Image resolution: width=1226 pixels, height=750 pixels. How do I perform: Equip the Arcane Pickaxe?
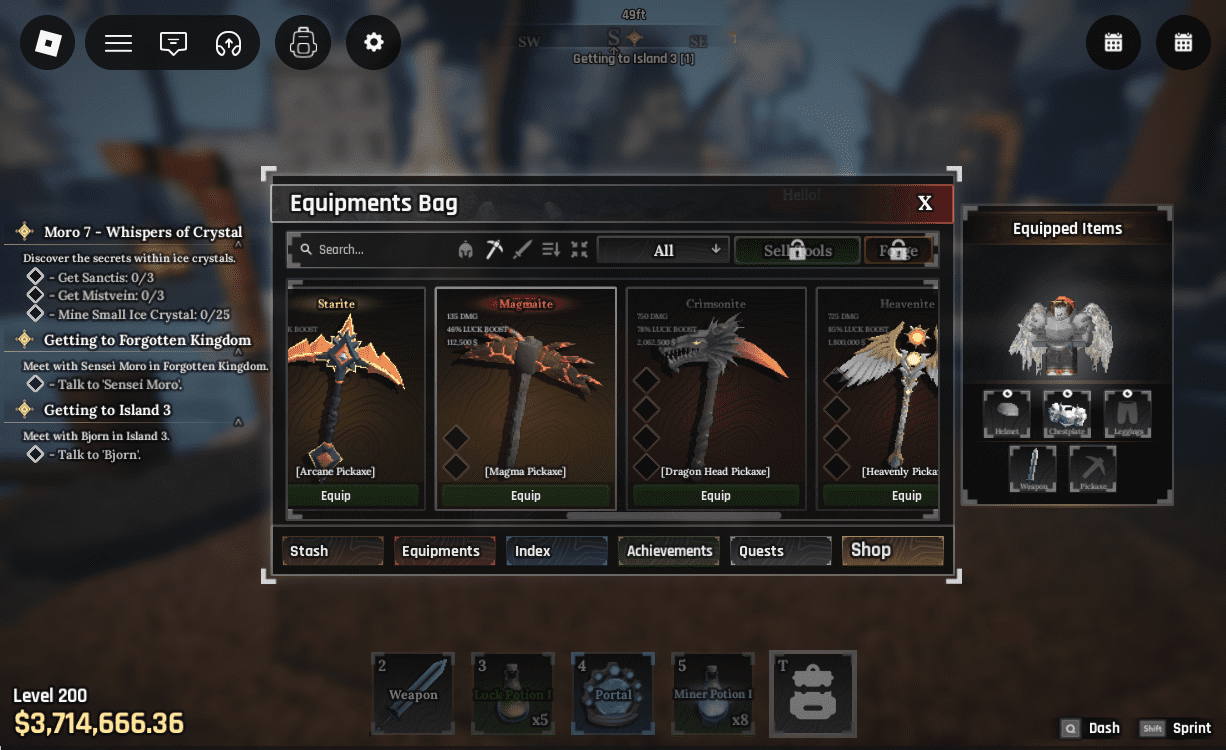point(336,496)
